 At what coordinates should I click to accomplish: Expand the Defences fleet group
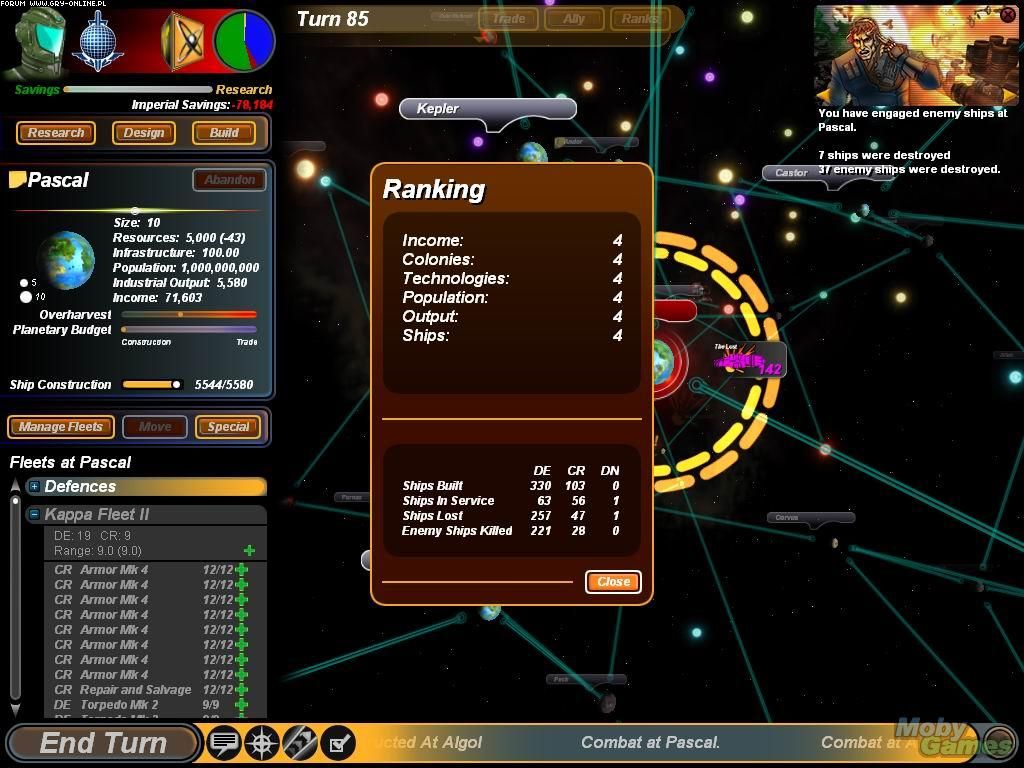(x=34, y=487)
